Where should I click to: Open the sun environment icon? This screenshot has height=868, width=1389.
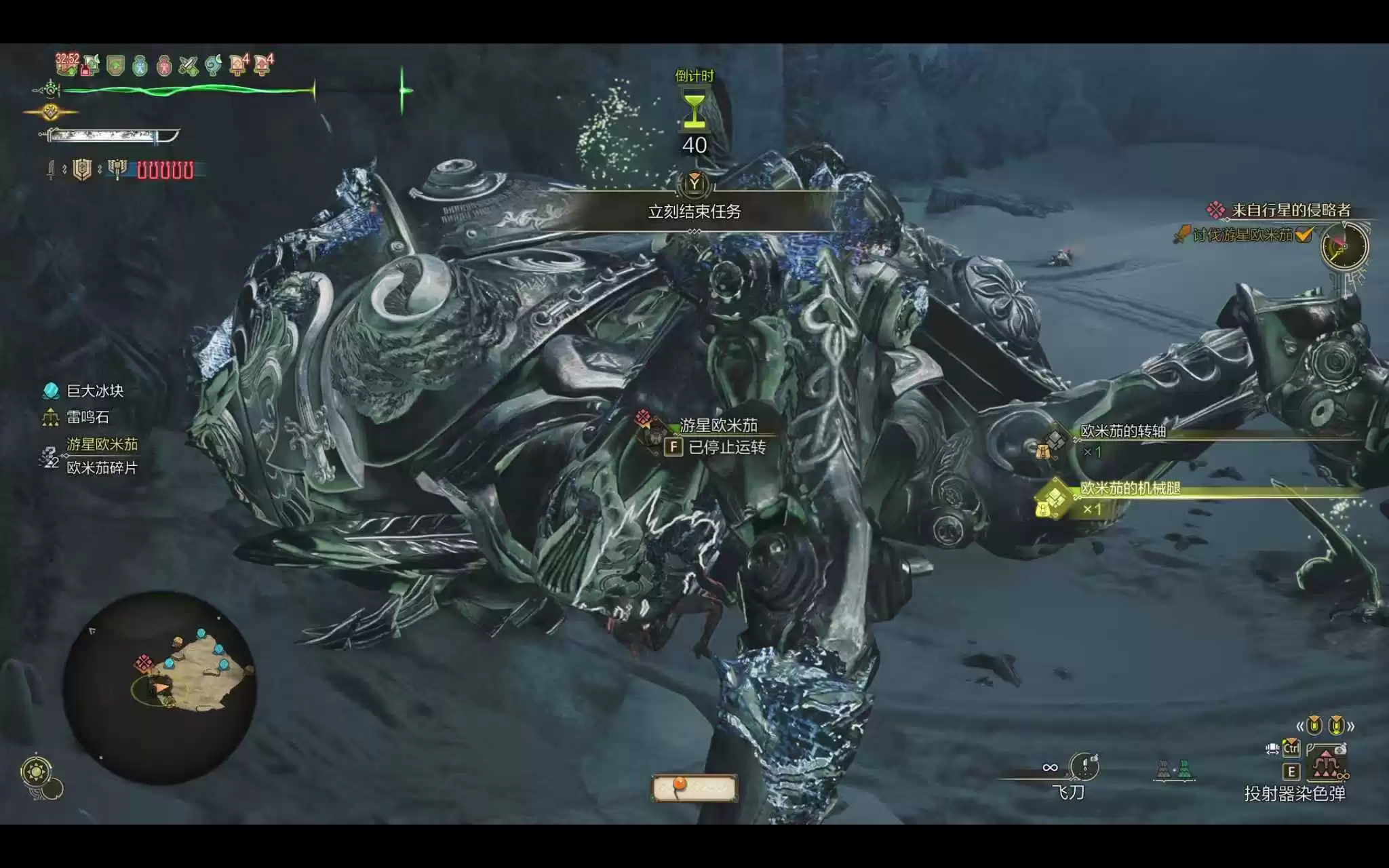click(x=36, y=772)
